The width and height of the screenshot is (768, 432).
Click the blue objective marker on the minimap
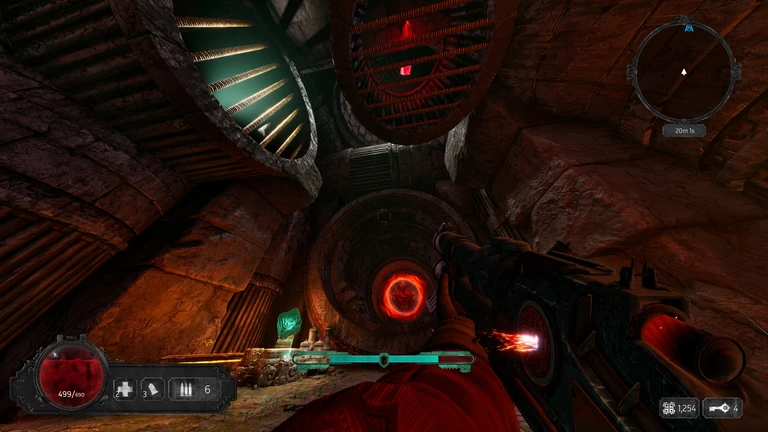point(688,28)
